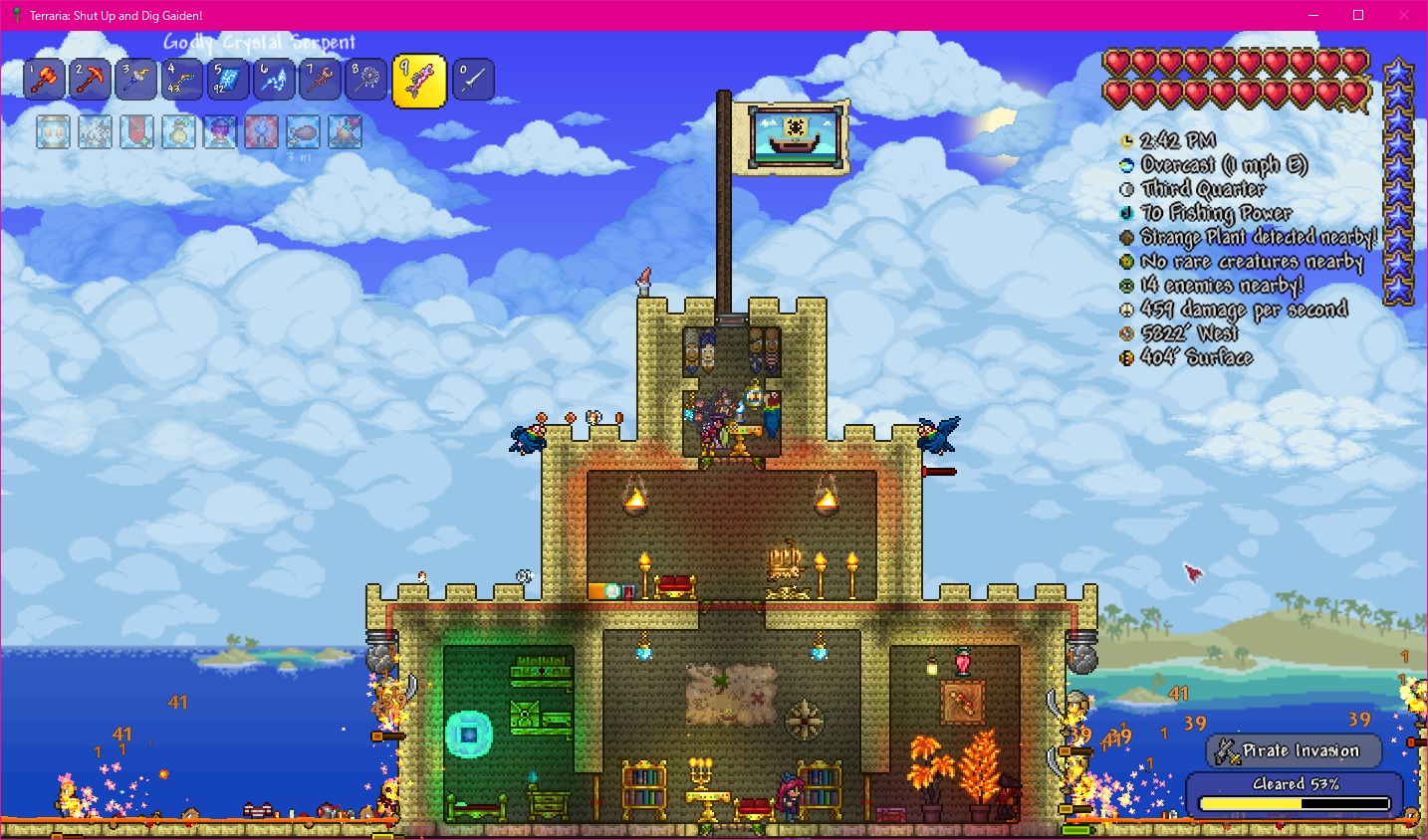Minimize the Terraria window
Screen dimensions: 1428x840
point(1312,15)
